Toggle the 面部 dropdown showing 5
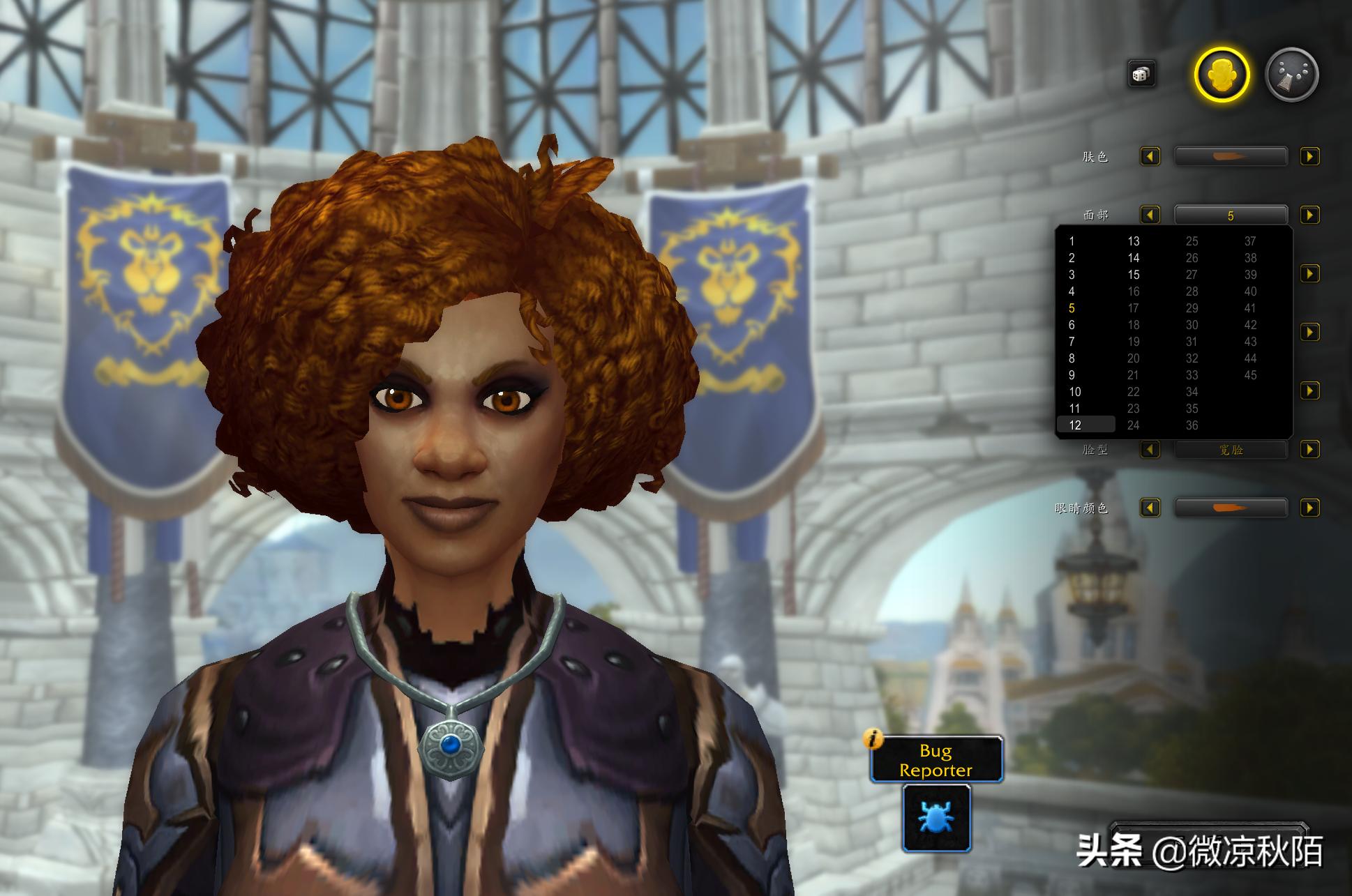Image resolution: width=1352 pixels, height=896 pixels. (1231, 215)
